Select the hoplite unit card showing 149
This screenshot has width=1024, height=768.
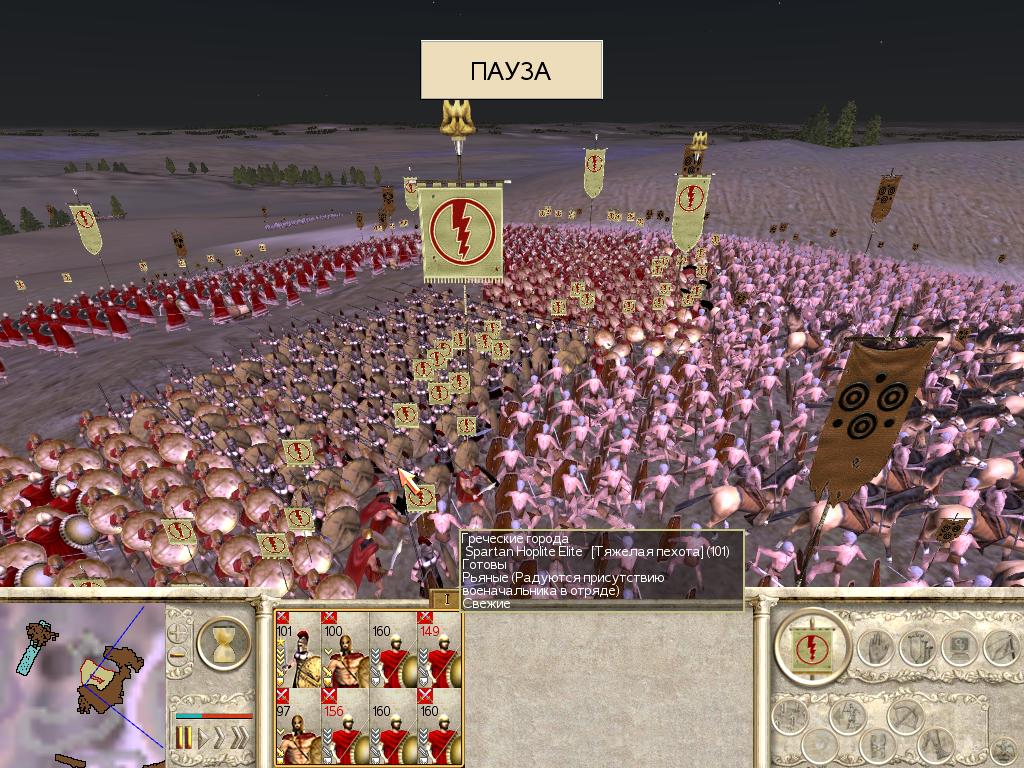(x=440, y=655)
